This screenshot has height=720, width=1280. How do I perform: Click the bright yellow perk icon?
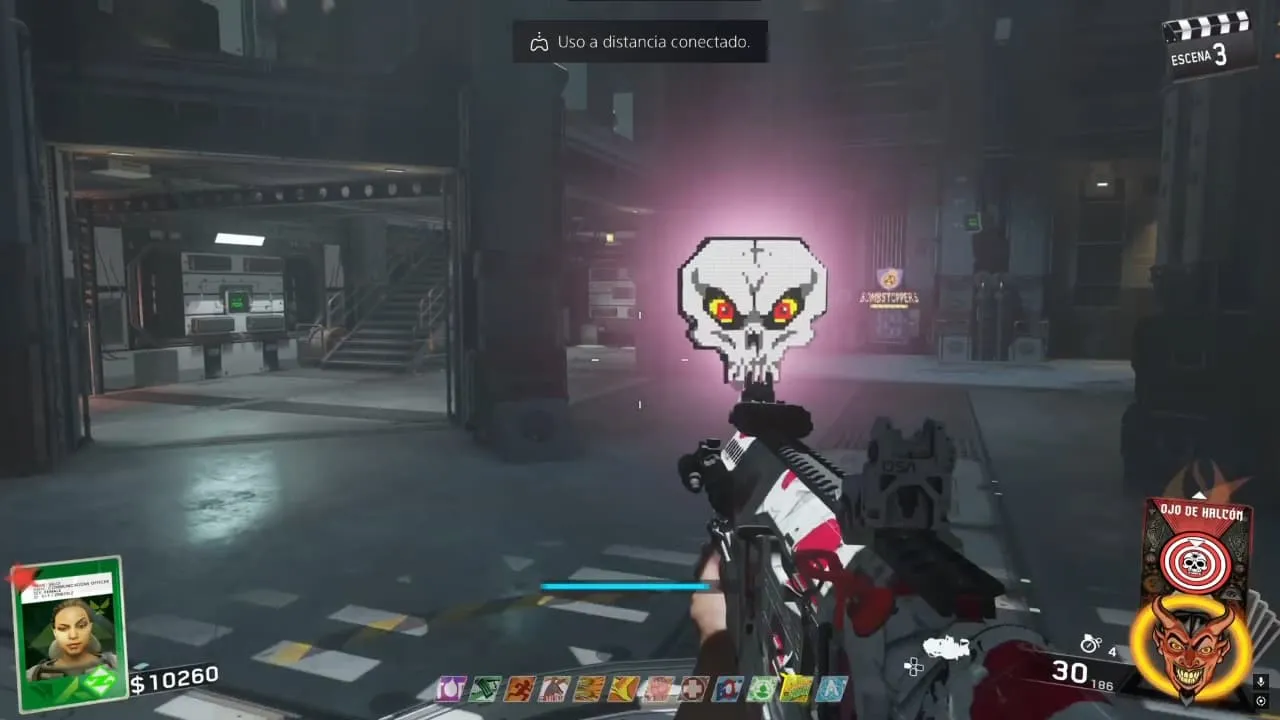(797, 689)
